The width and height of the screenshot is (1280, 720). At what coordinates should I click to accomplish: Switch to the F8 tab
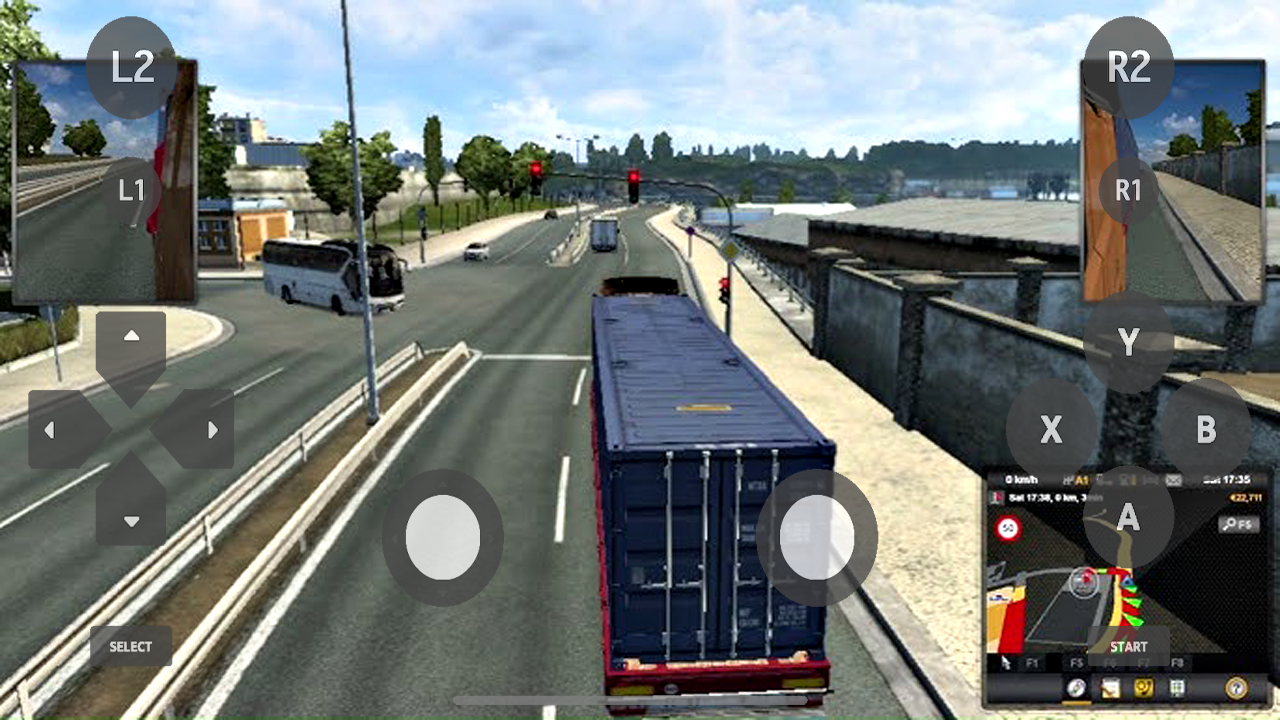pos(1177,663)
